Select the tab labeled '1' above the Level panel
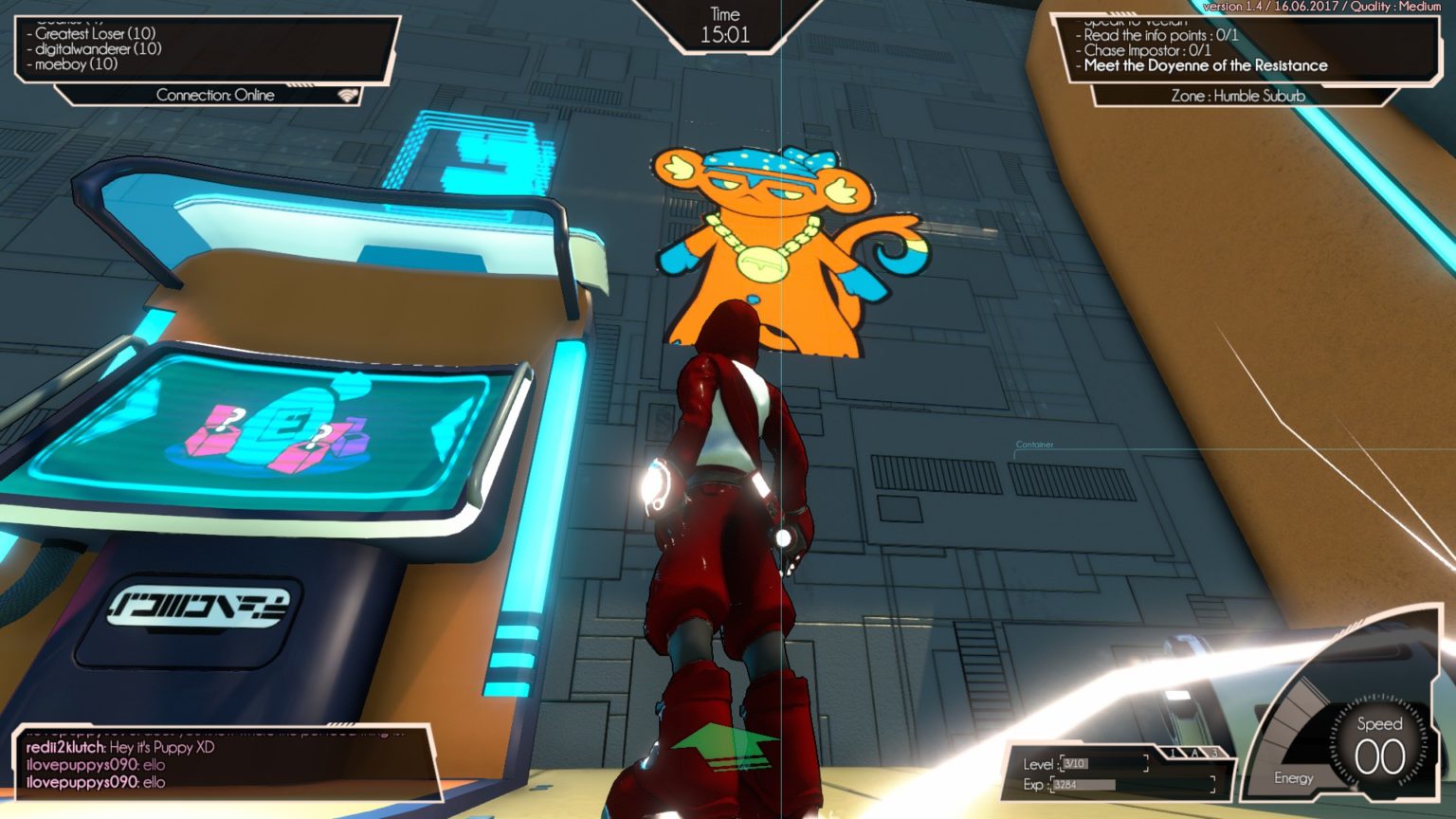The width and height of the screenshot is (1456, 819). click(1174, 753)
